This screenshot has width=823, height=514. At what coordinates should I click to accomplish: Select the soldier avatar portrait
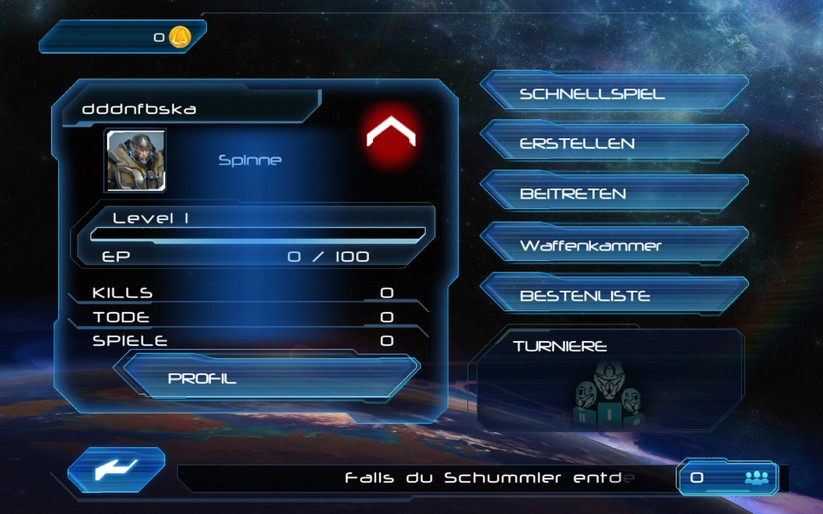pyautogui.click(x=136, y=160)
